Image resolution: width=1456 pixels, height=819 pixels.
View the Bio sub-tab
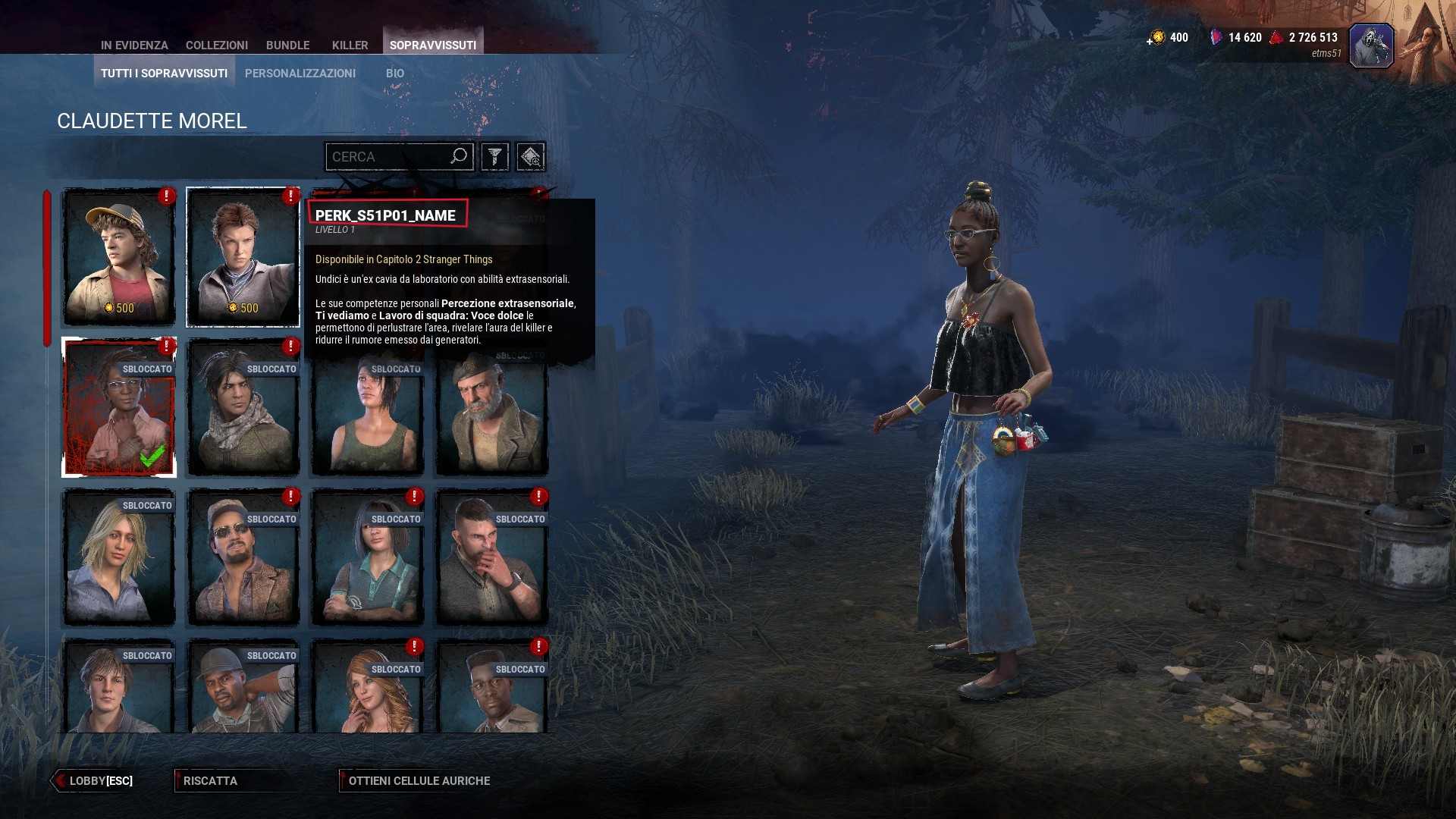(x=394, y=73)
